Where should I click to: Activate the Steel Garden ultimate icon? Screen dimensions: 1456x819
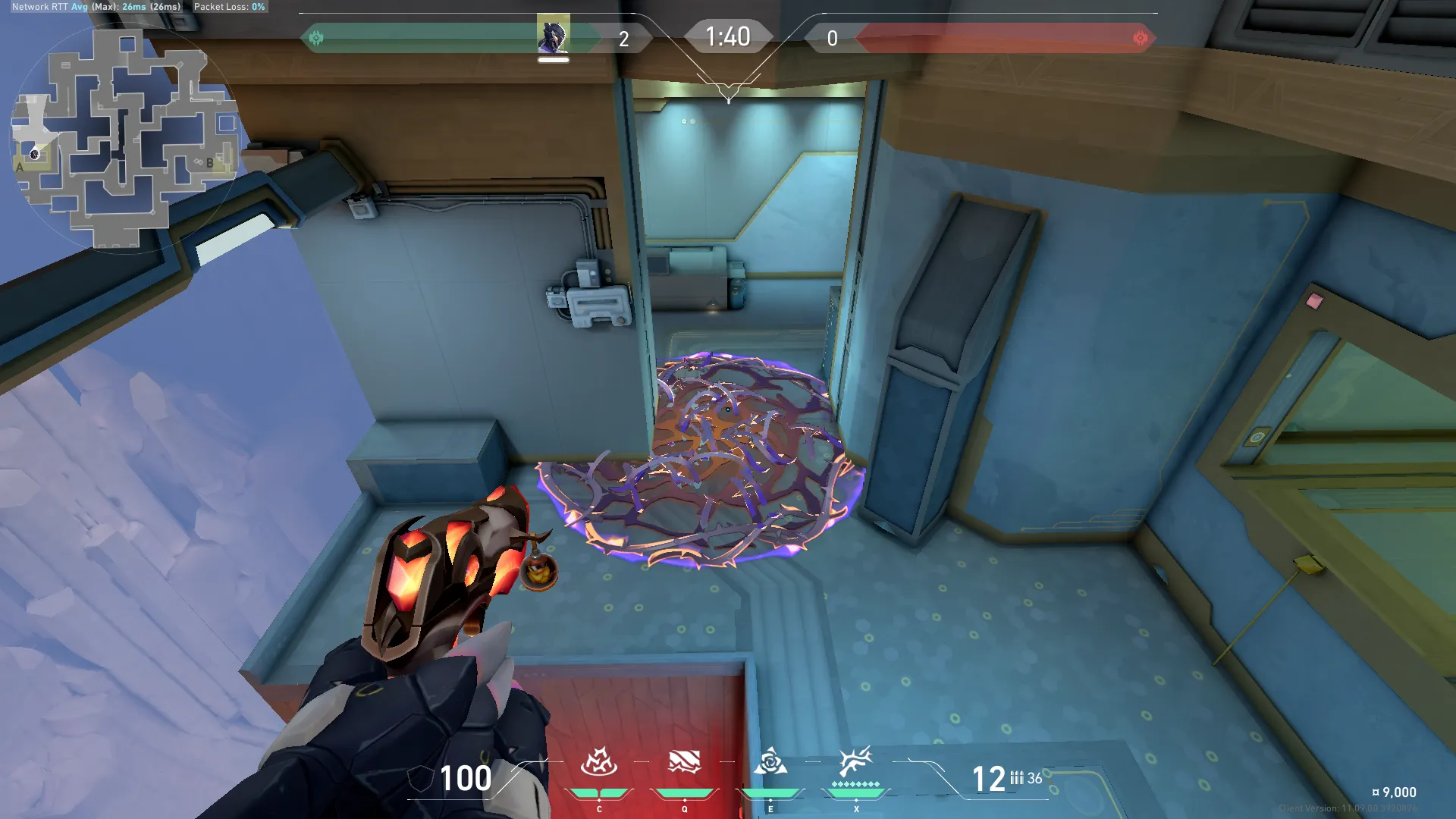tap(856, 761)
